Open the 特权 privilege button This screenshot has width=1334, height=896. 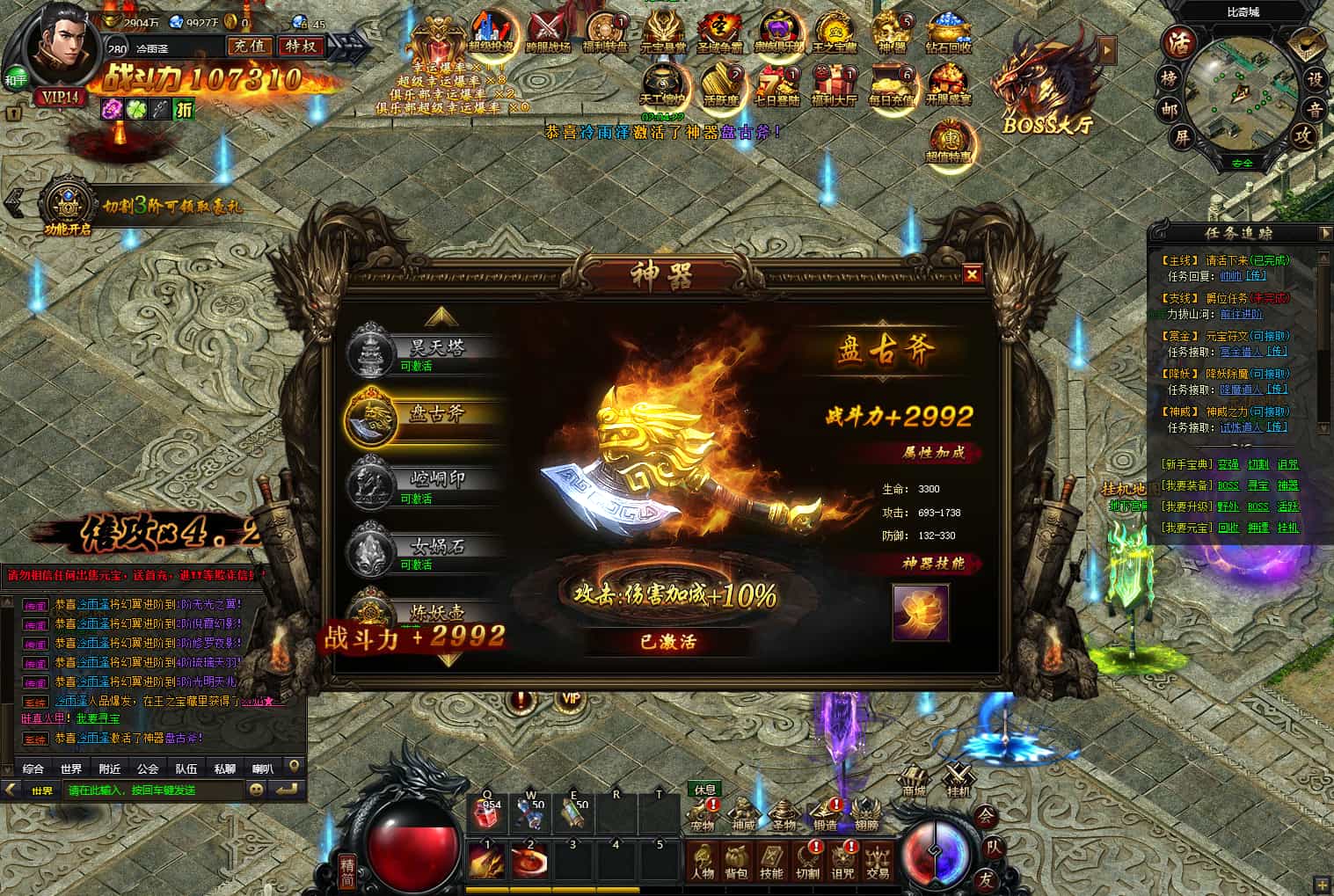(301, 46)
